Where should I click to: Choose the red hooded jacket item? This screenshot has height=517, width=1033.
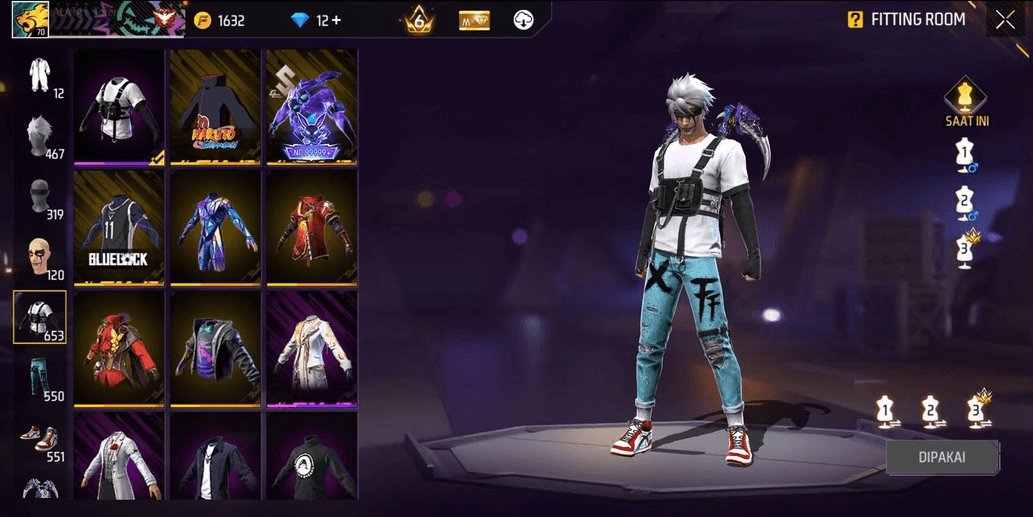coord(119,348)
